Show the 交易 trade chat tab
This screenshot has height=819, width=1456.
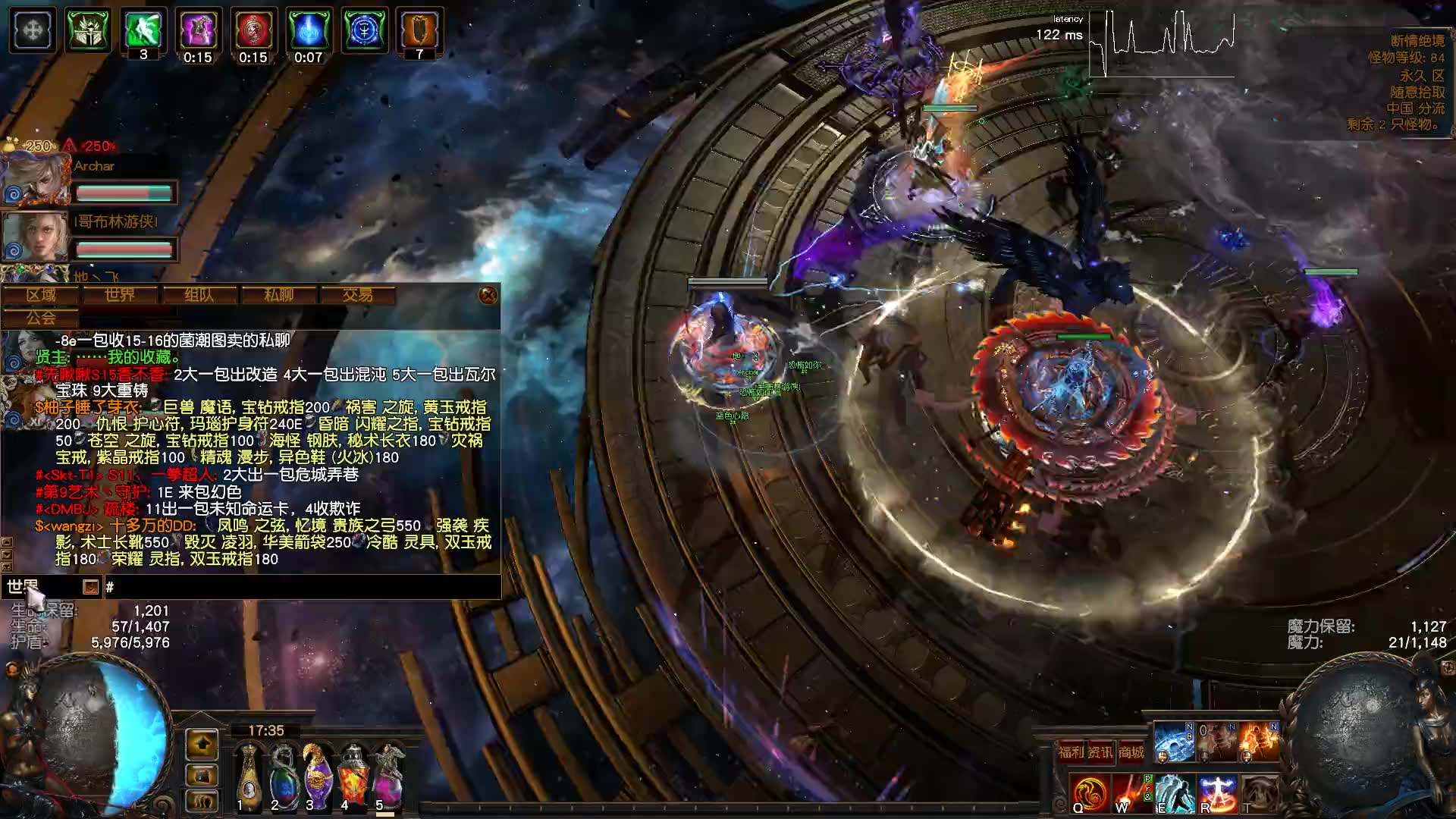357,295
